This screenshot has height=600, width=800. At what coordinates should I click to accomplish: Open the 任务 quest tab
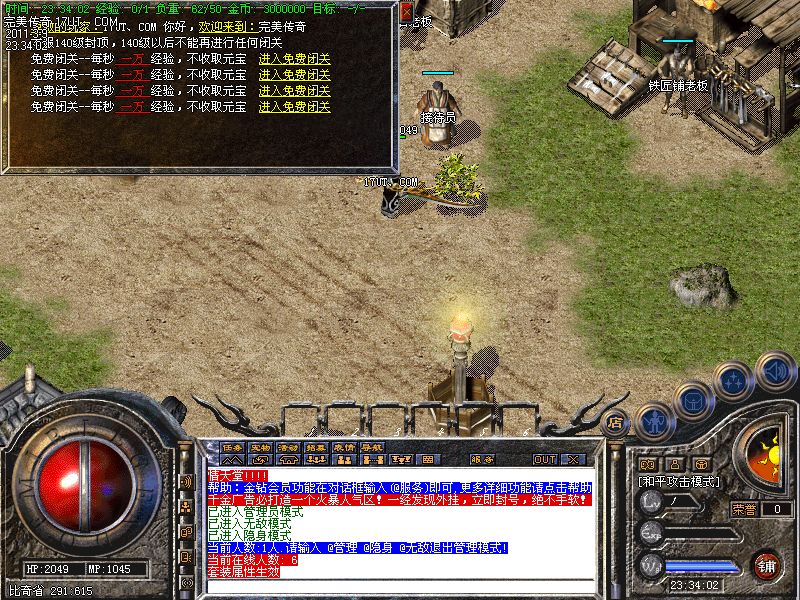click(x=232, y=447)
